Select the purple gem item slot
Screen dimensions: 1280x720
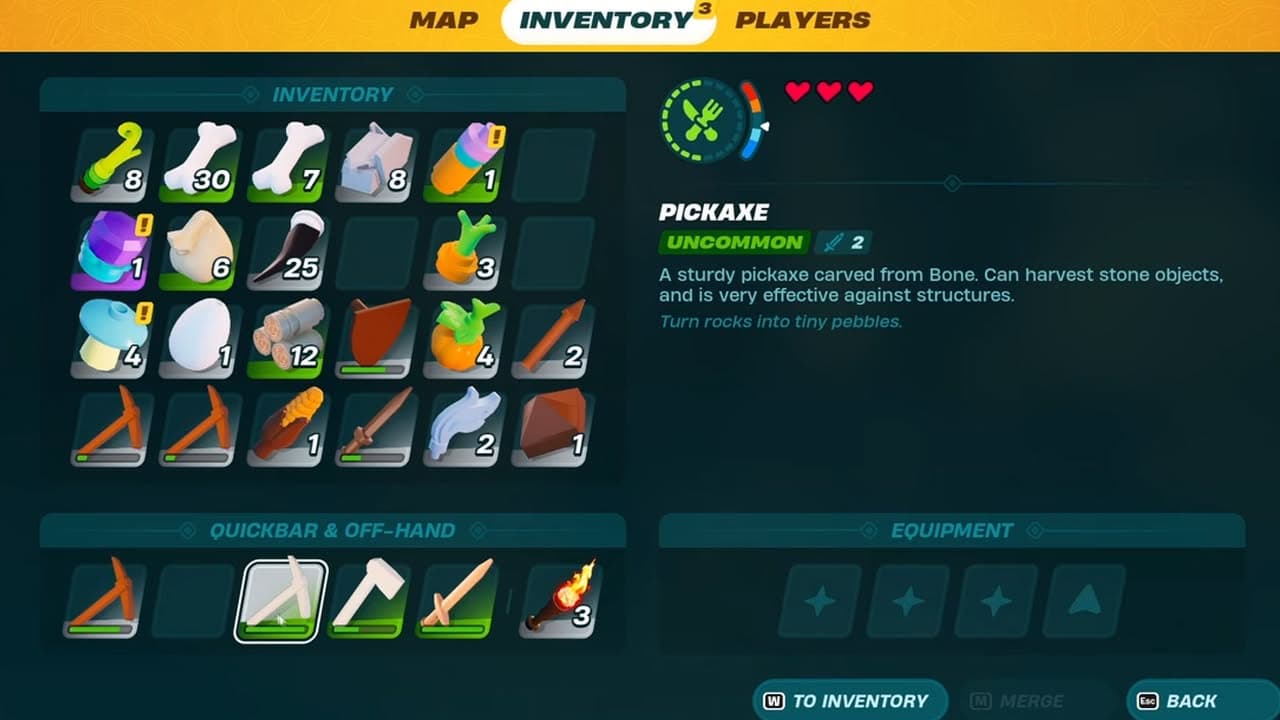click(113, 251)
